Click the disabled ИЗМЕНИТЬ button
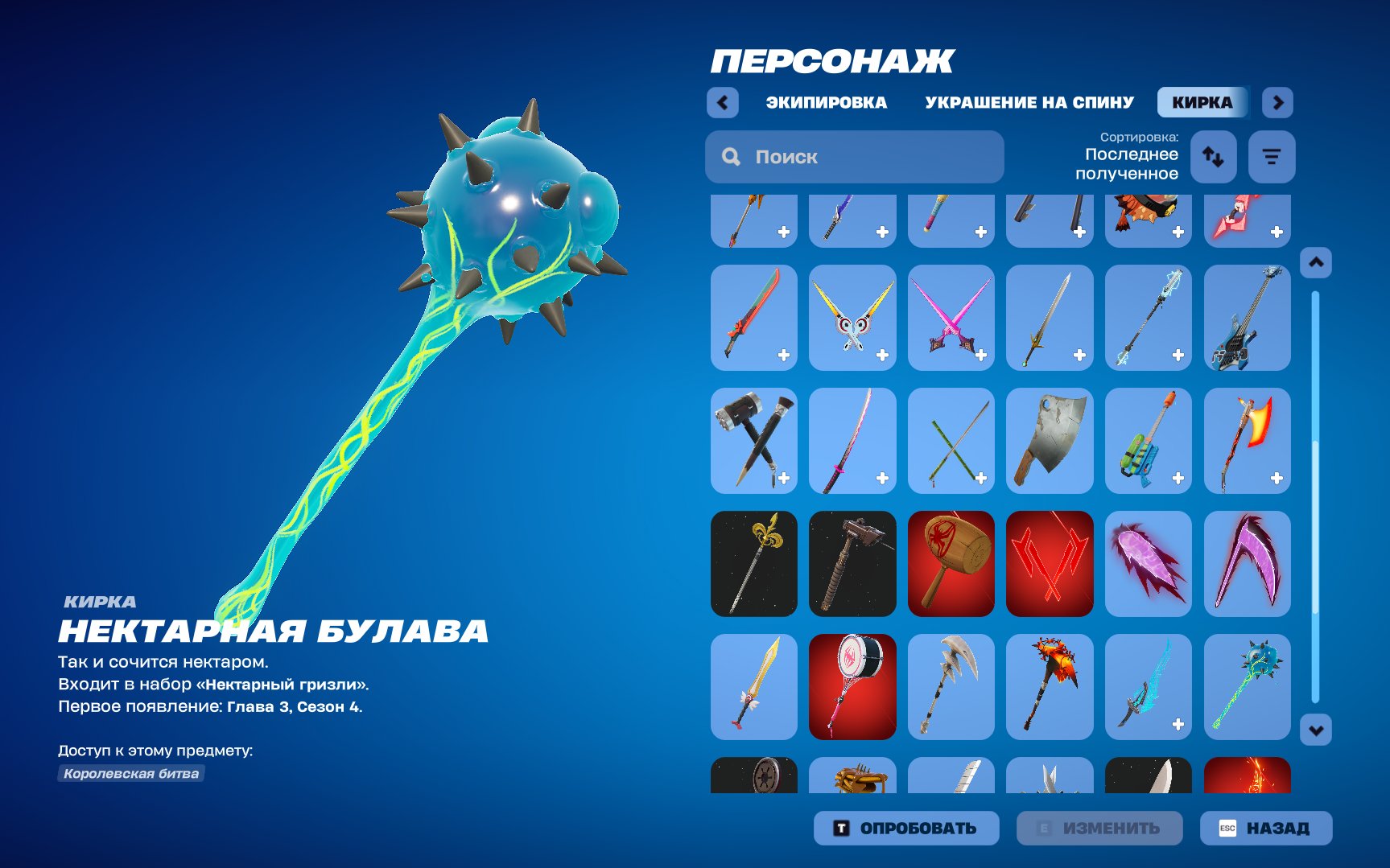 pos(1099,828)
